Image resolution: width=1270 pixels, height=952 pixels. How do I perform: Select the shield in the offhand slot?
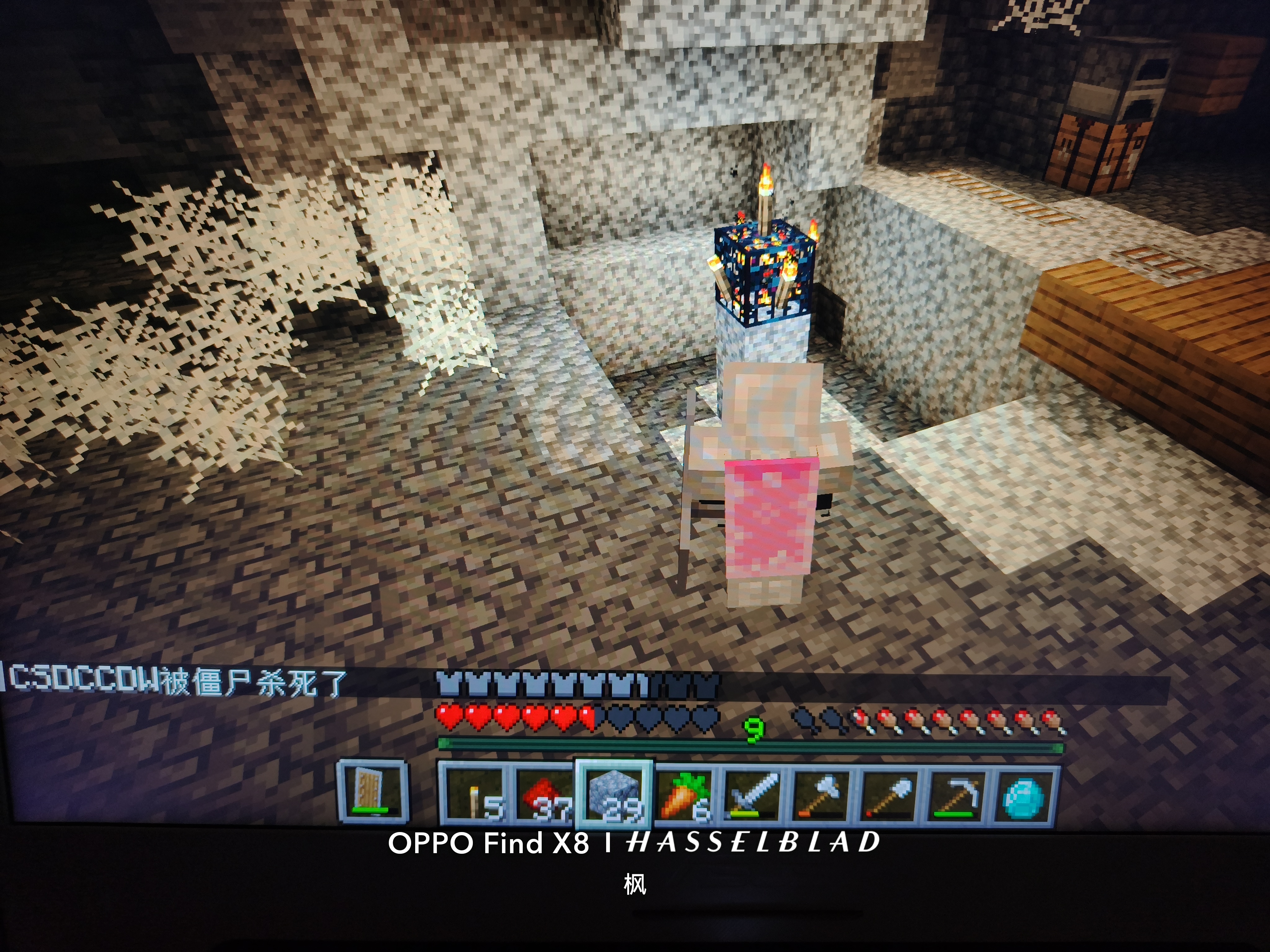click(x=372, y=791)
